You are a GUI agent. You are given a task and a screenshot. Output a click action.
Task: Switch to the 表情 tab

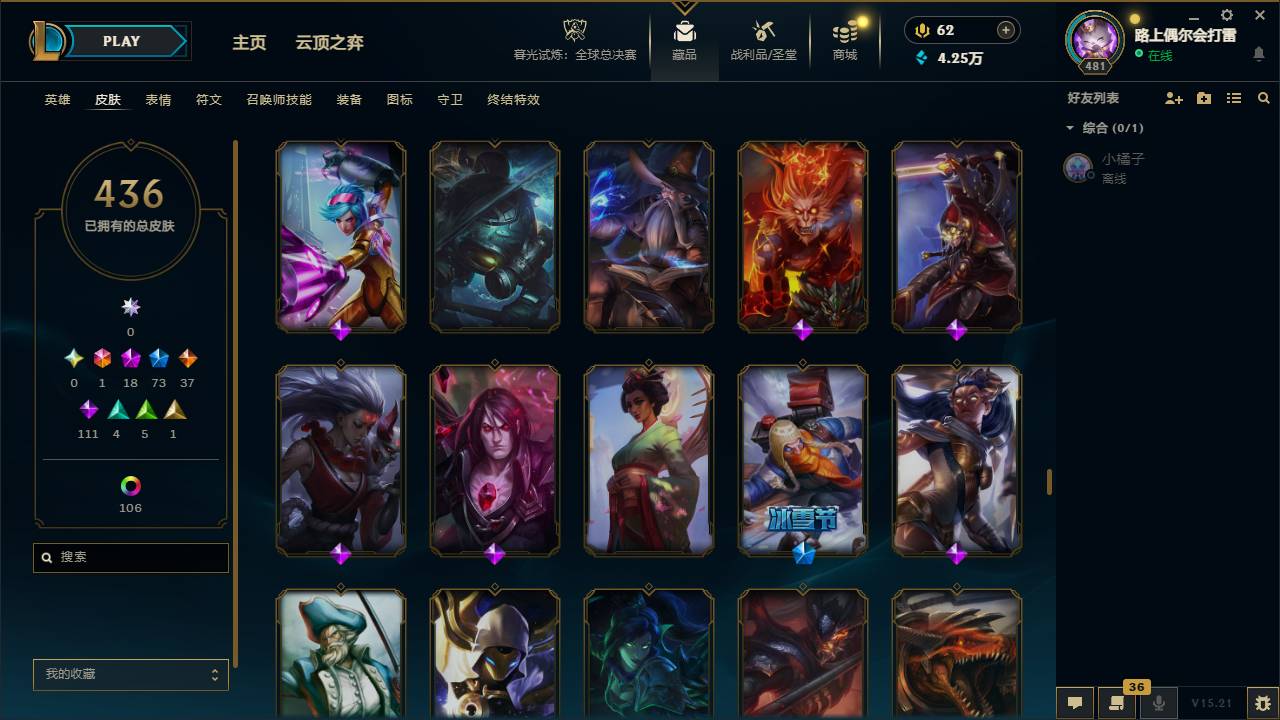pyautogui.click(x=156, y=100)
